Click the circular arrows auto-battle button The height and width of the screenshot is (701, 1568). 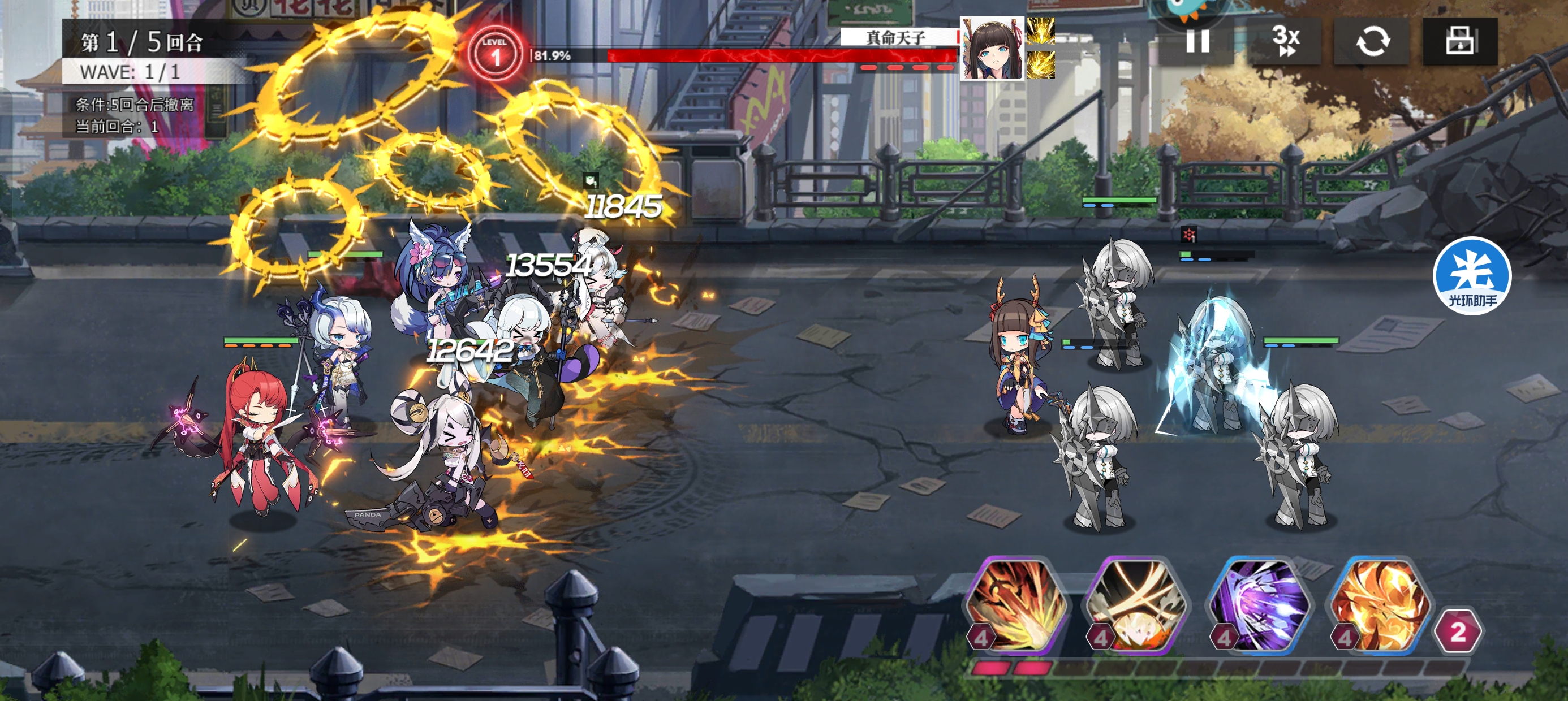(1372, 41)
